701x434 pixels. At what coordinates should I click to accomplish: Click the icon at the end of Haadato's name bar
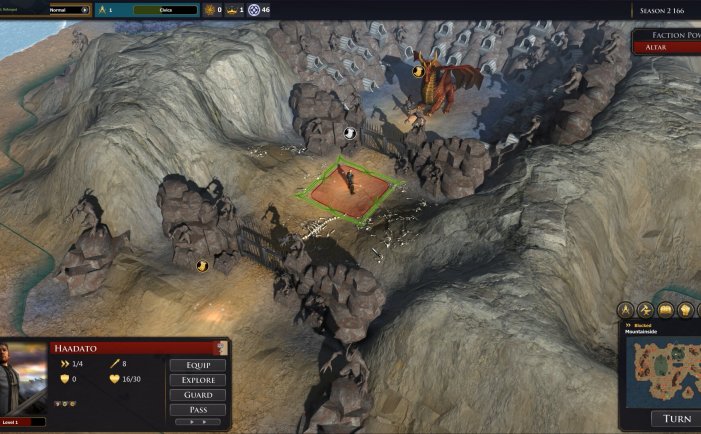(222, 348)
